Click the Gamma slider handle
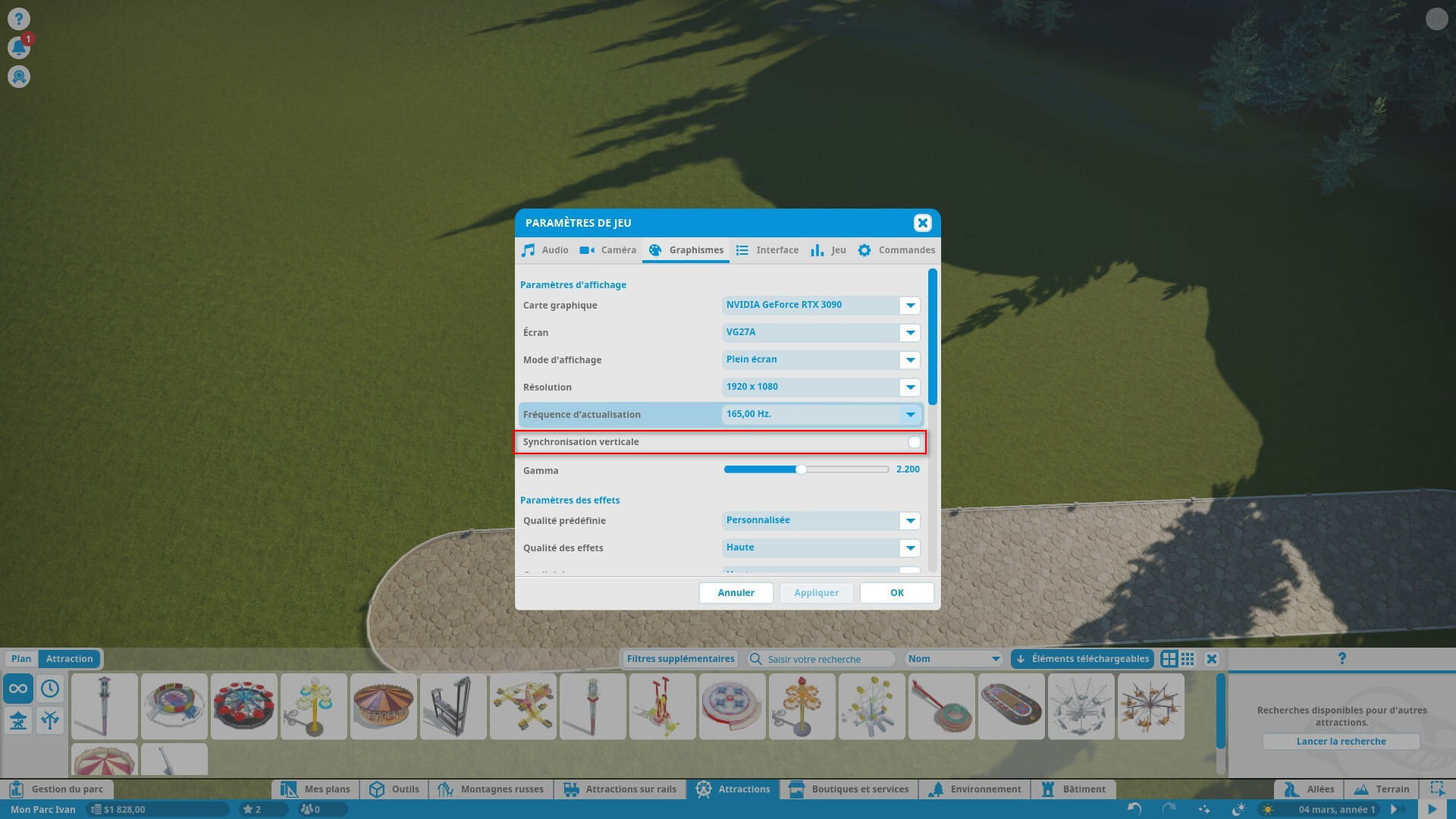This screenshot has height=819, width=1456. pos(801,469)
